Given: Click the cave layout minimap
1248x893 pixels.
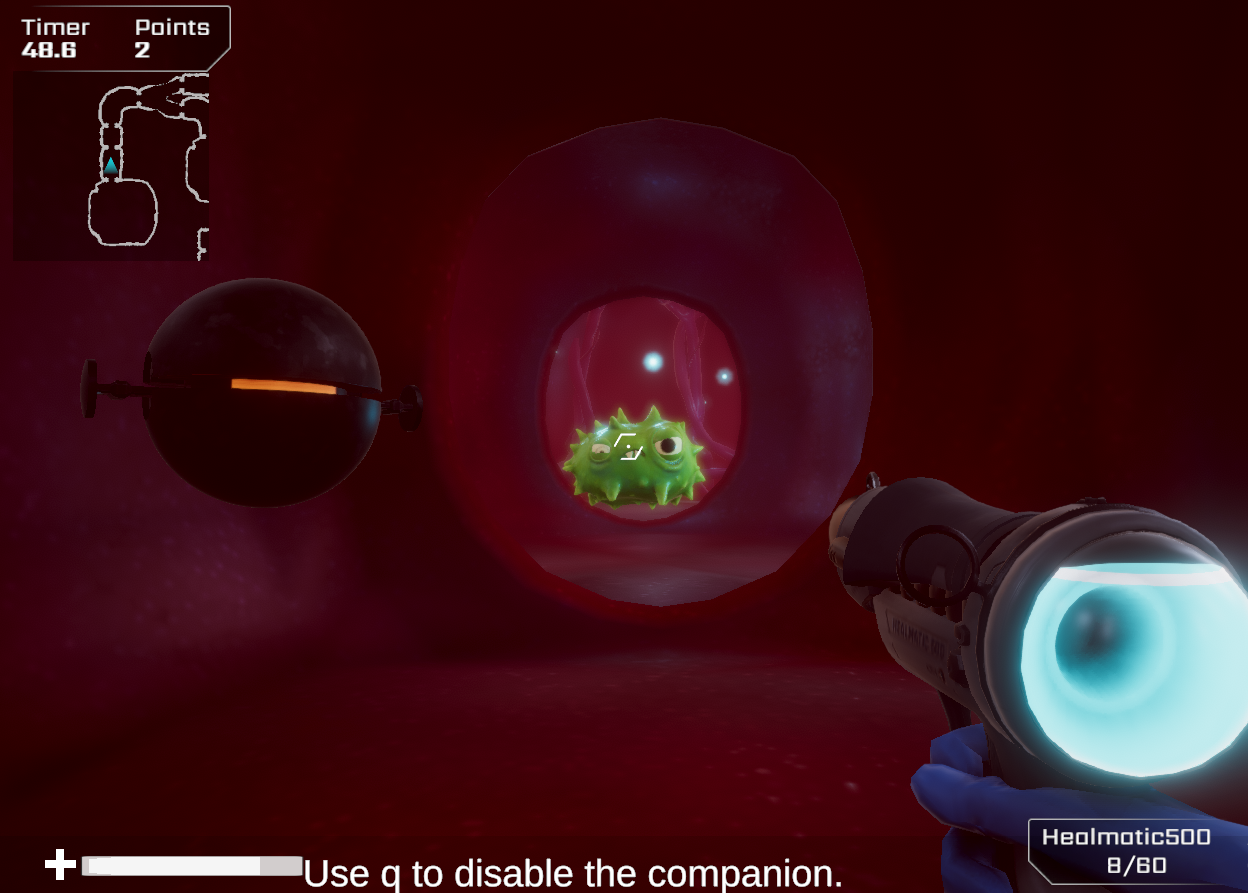Looking at the screenshot, I should point(111,166).
